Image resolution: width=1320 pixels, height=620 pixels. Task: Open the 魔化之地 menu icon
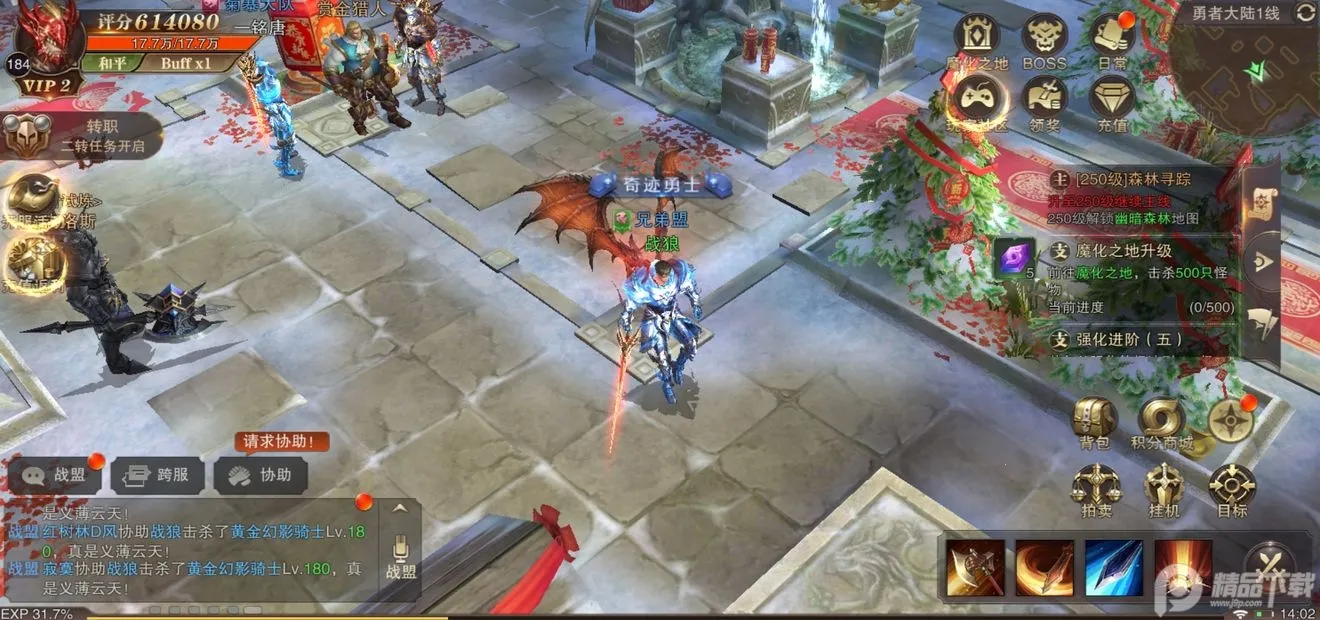[x=976, y=37]
